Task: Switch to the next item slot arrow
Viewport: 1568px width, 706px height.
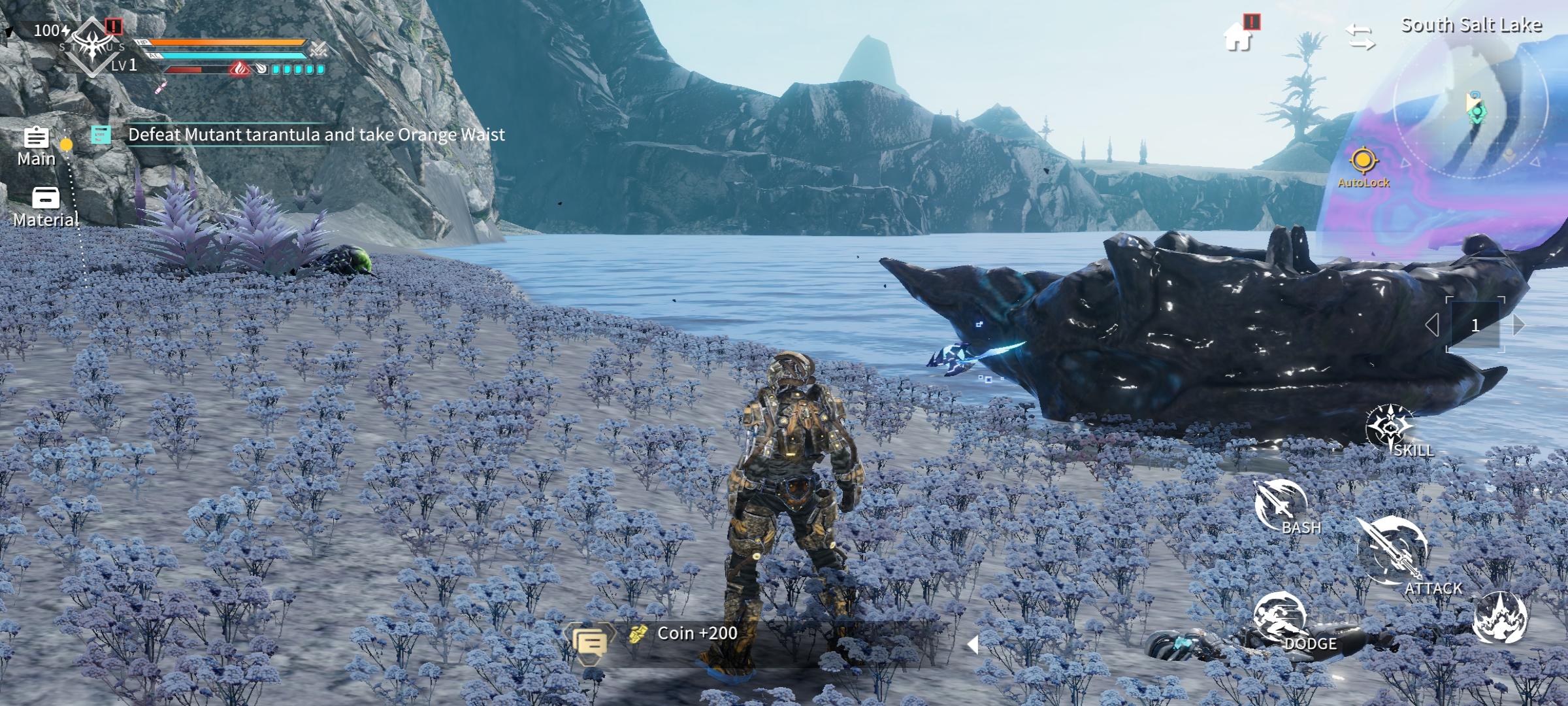Action: [x=1519, y=325]
